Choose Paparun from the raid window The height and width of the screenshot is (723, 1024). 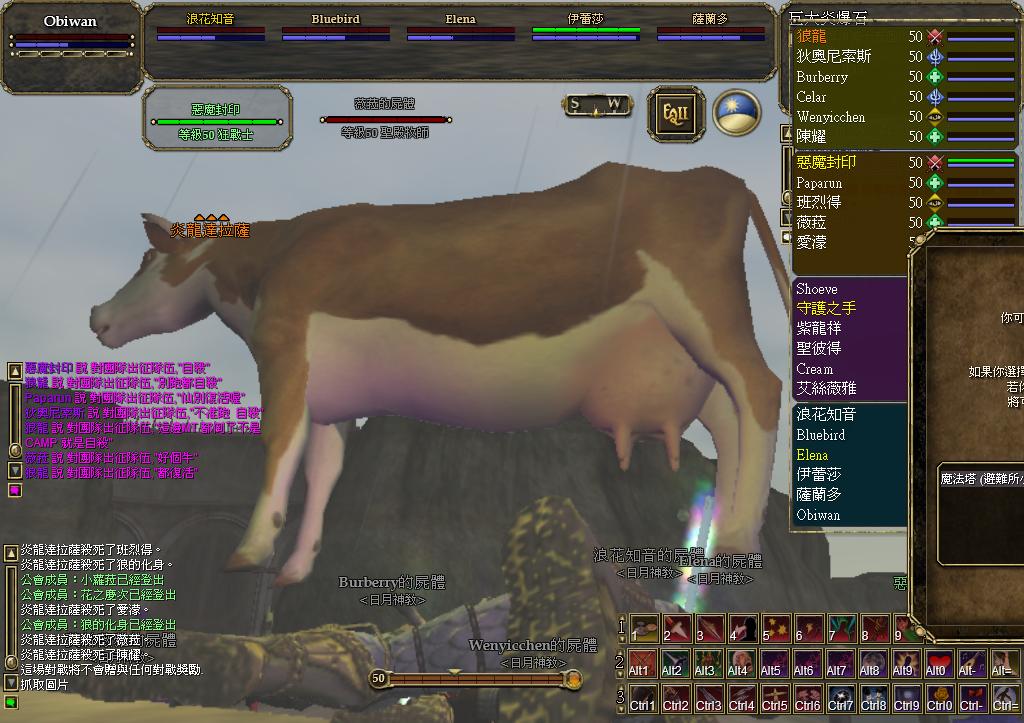tap(819, 183)
